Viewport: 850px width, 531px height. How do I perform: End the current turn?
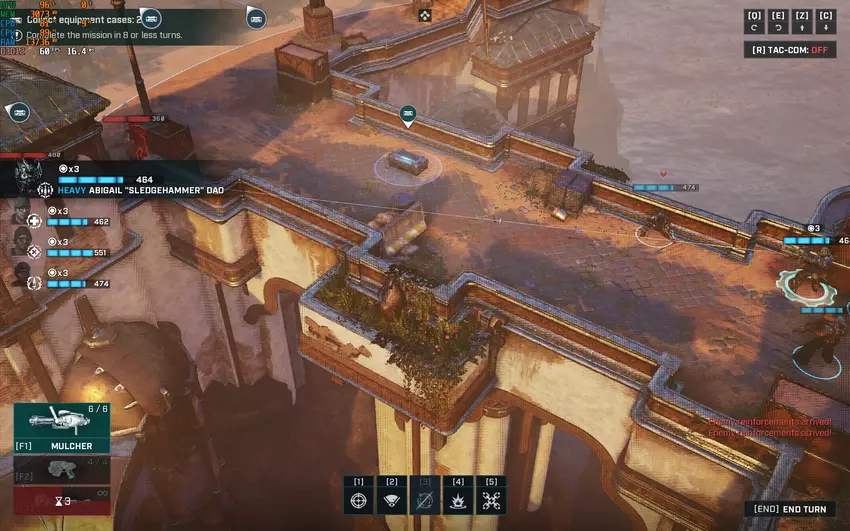tap(791, 509)
